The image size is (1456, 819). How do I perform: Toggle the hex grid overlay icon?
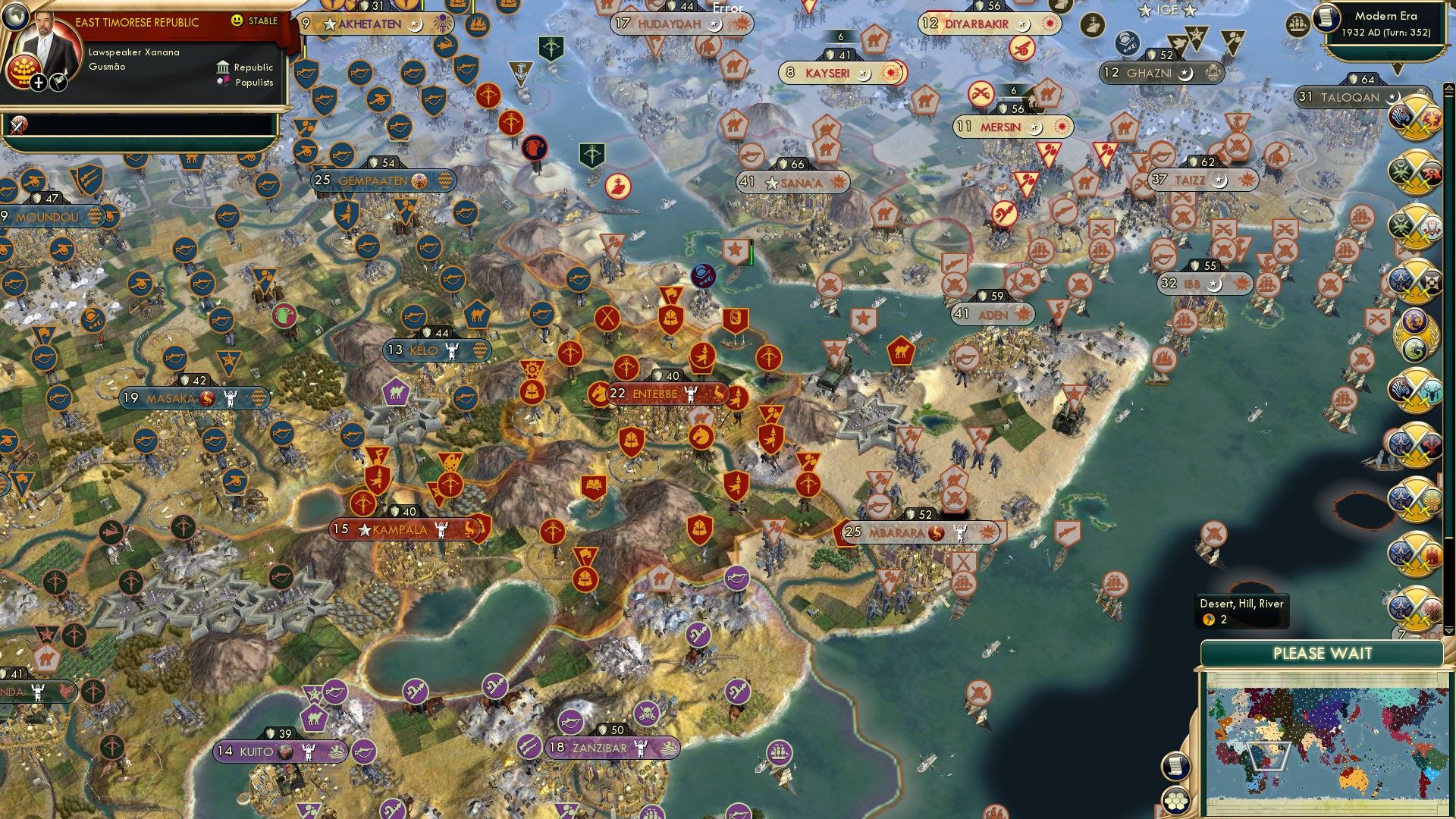tap(1176, 800)
